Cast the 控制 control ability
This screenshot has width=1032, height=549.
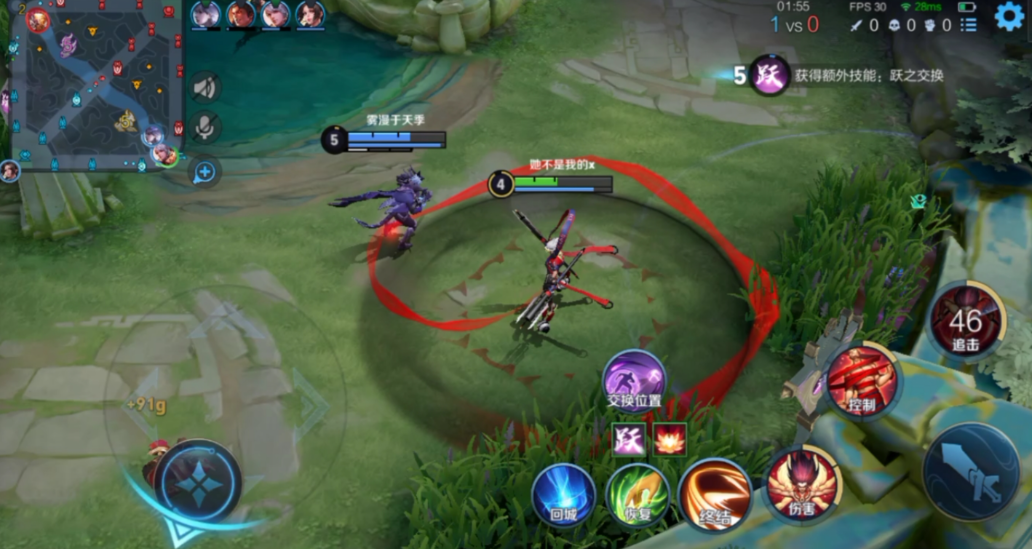pos(862,380)
